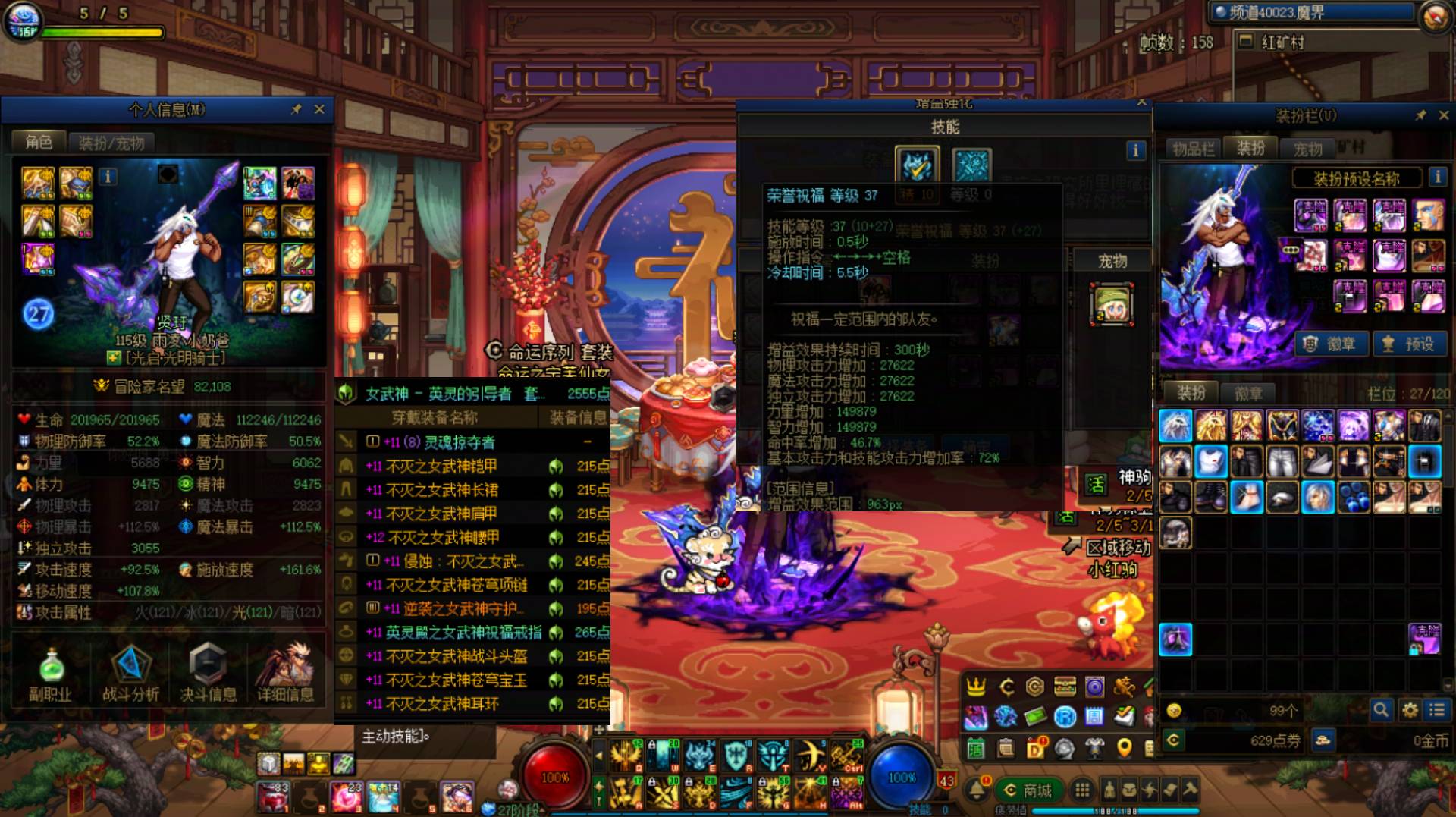Close the 装扮栏 avatar inventory window
The height and width of the screenshot is (817, 1456).
(1444, 115)
